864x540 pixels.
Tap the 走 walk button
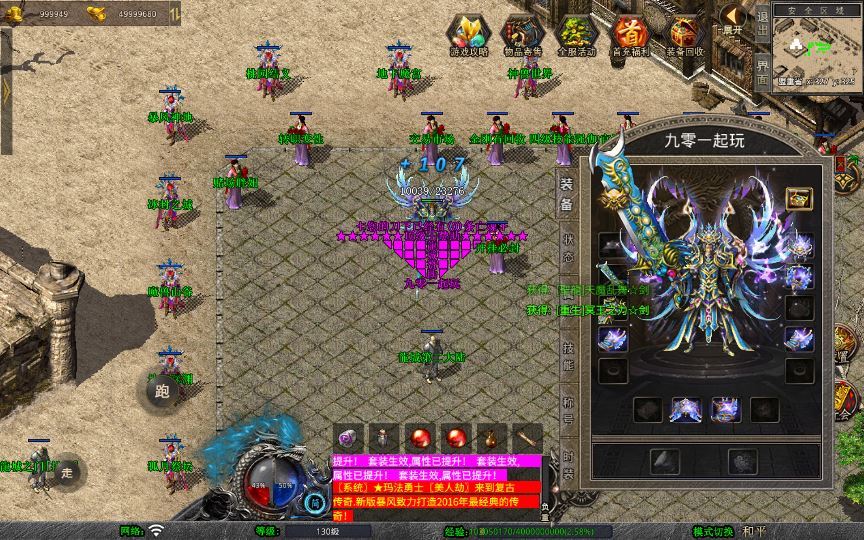click(x=68, y=472)
